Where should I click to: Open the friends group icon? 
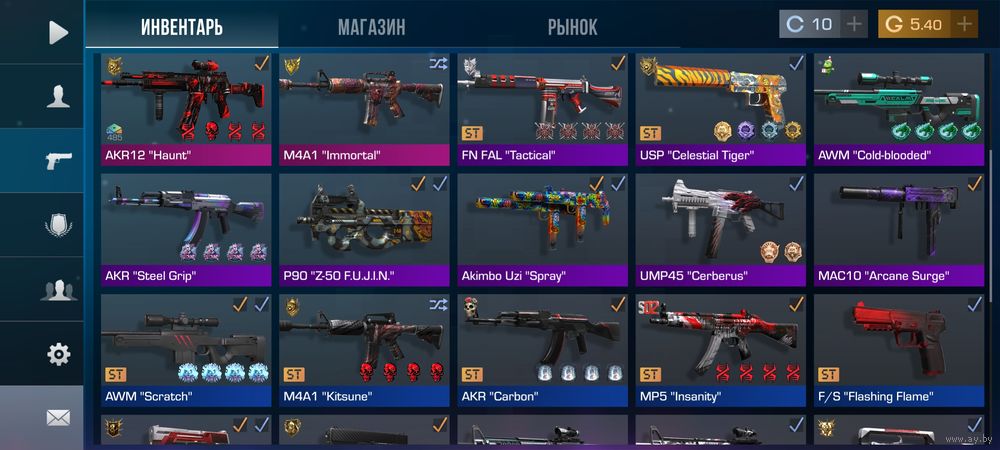click(58, 291)
